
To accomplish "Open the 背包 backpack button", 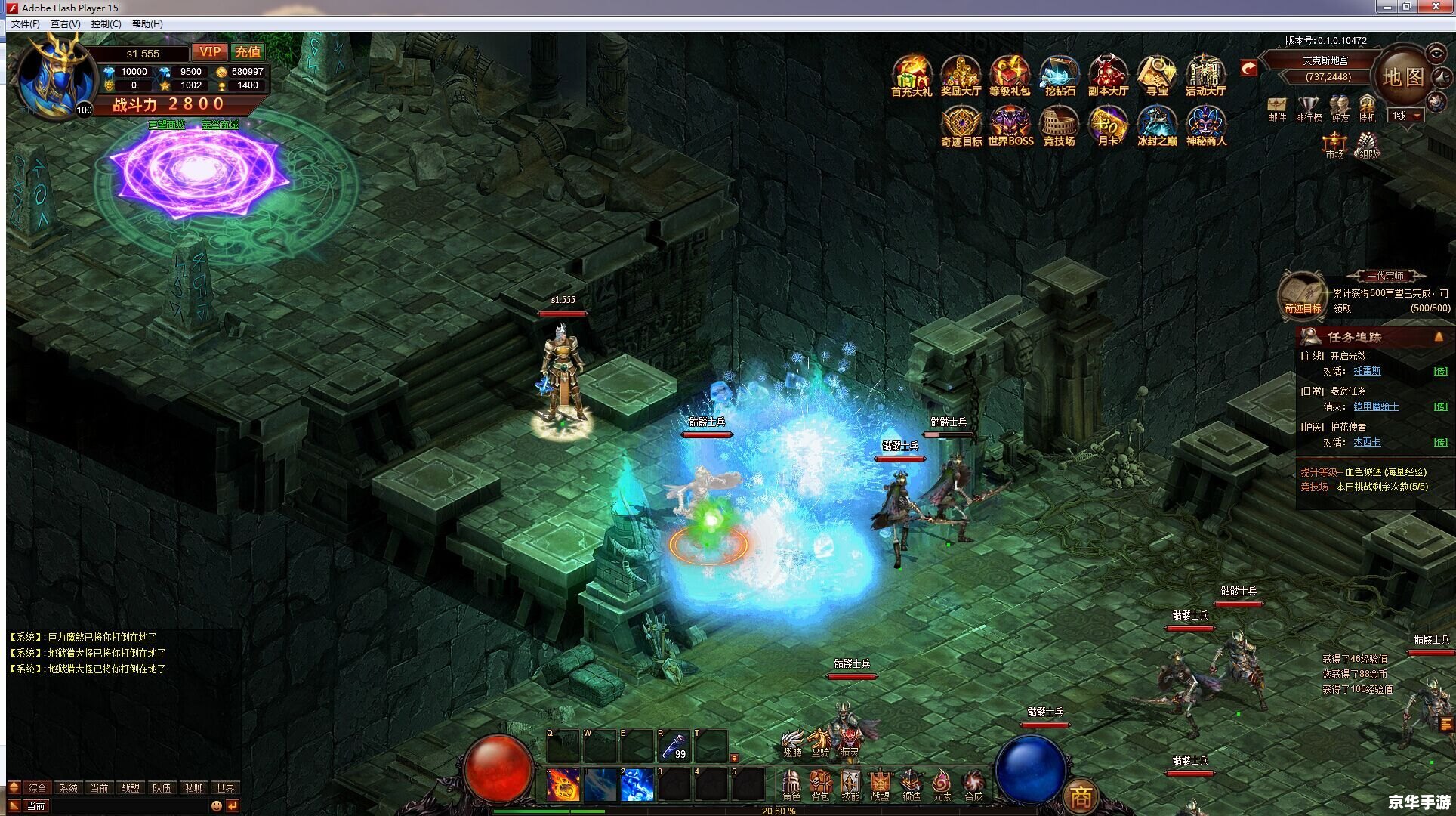I will pos(820,785).
